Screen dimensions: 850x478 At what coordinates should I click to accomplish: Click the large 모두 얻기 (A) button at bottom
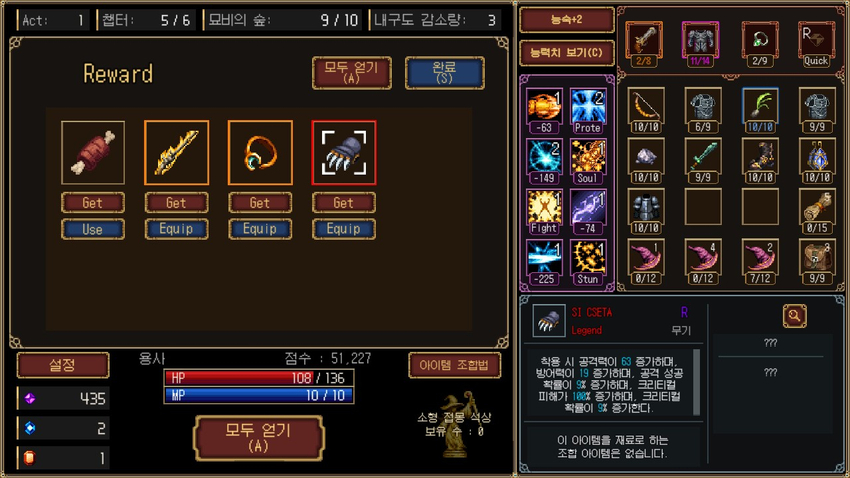[x=259, y=439]
